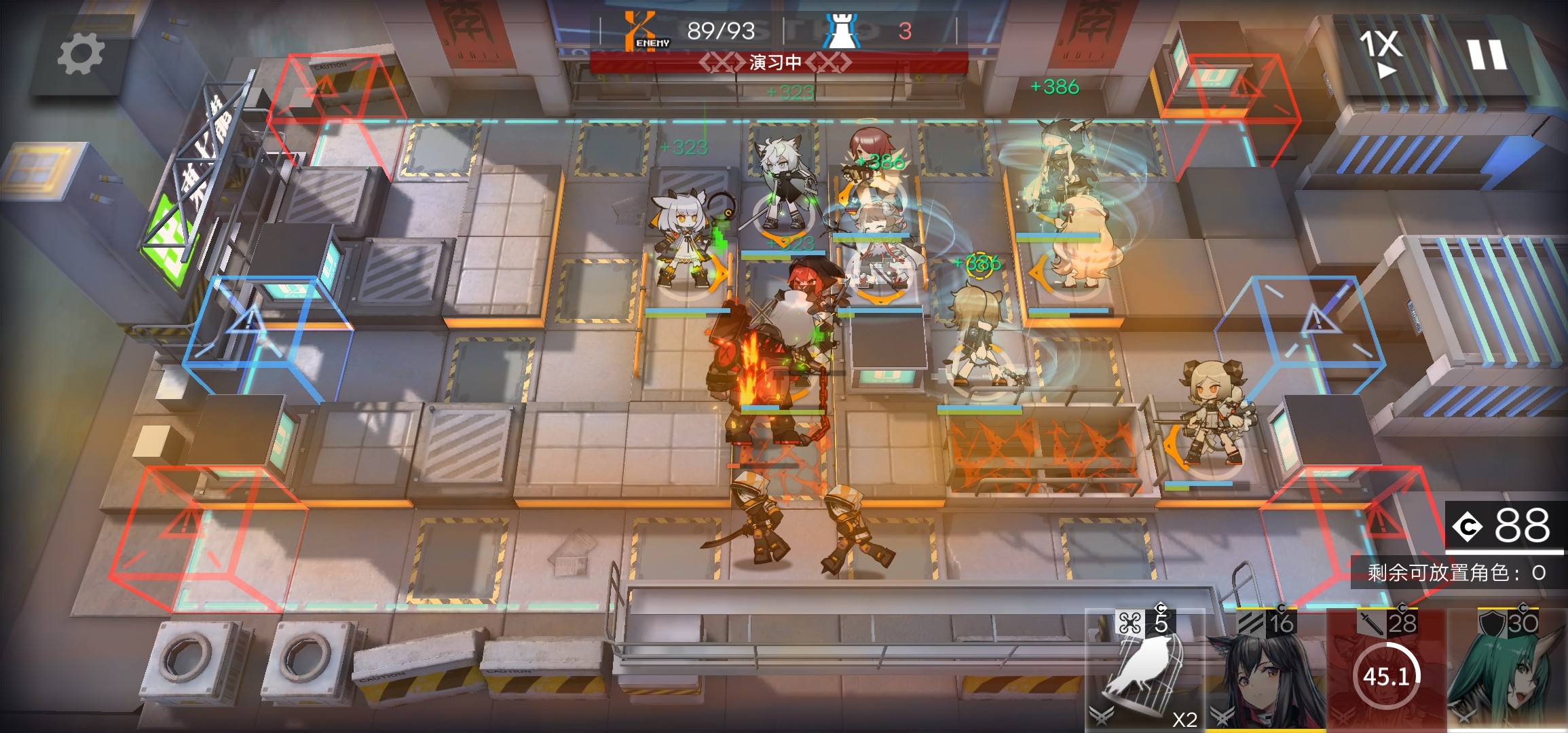Pause the battle
The image size is (1568, 733).
(1487, 54)
